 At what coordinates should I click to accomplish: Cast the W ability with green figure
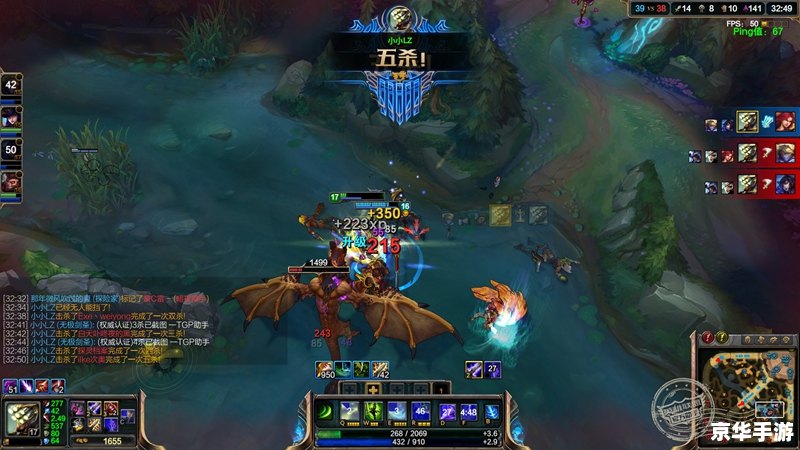click(373, 411)
